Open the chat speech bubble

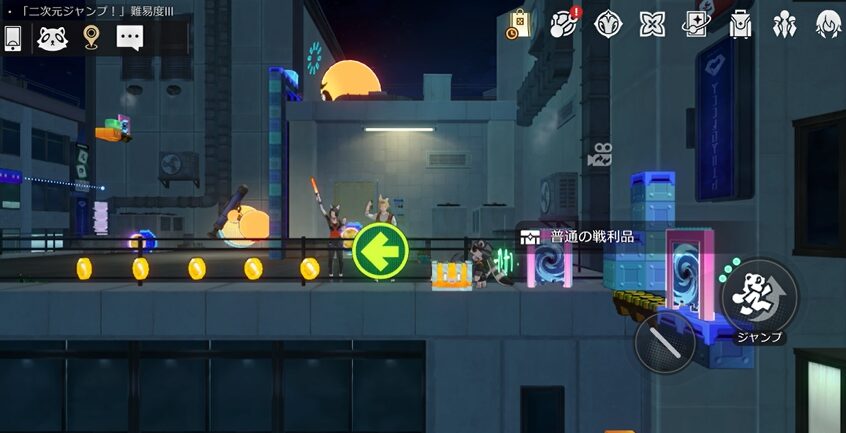130,38
